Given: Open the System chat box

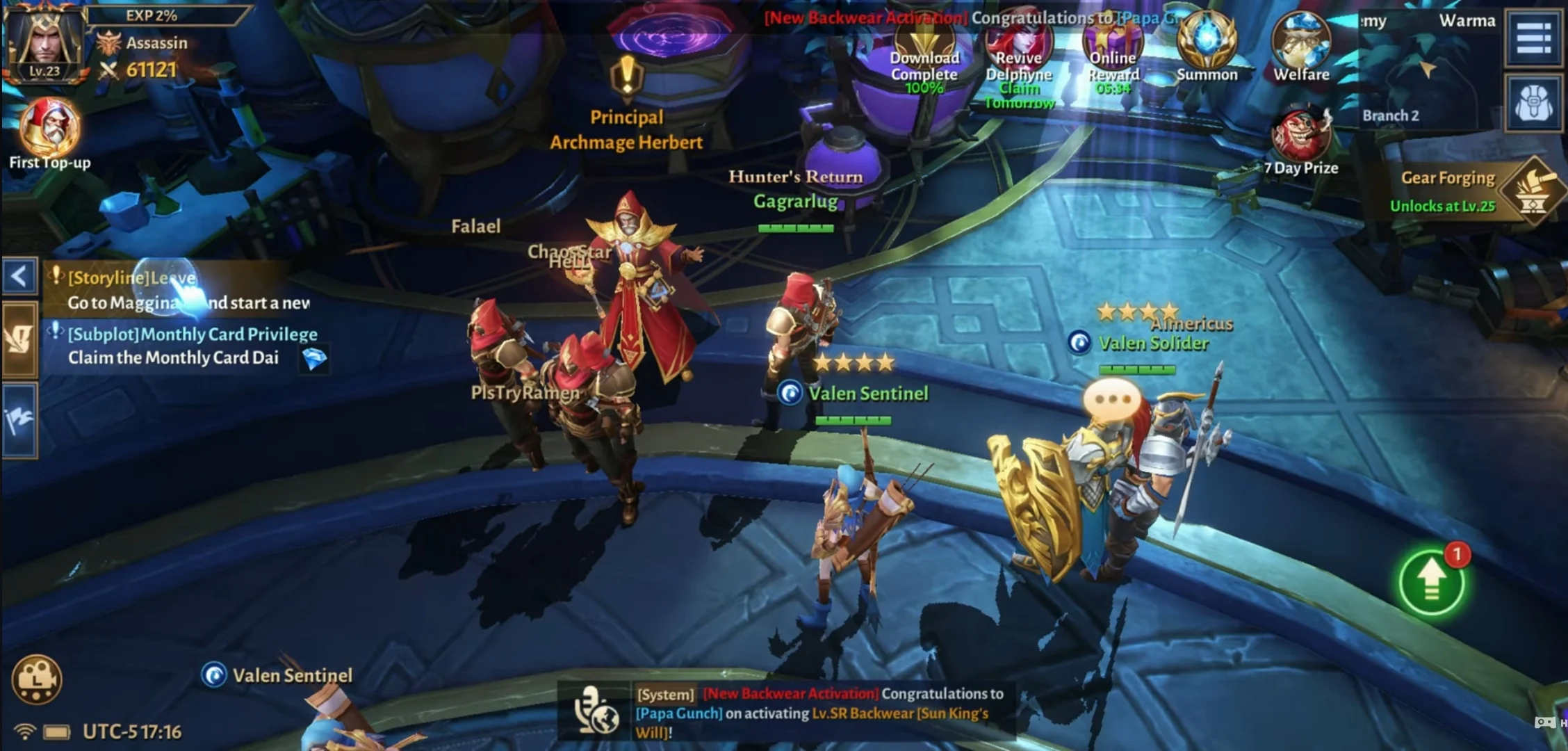Looking at the screenshot, I should [820, 712].
